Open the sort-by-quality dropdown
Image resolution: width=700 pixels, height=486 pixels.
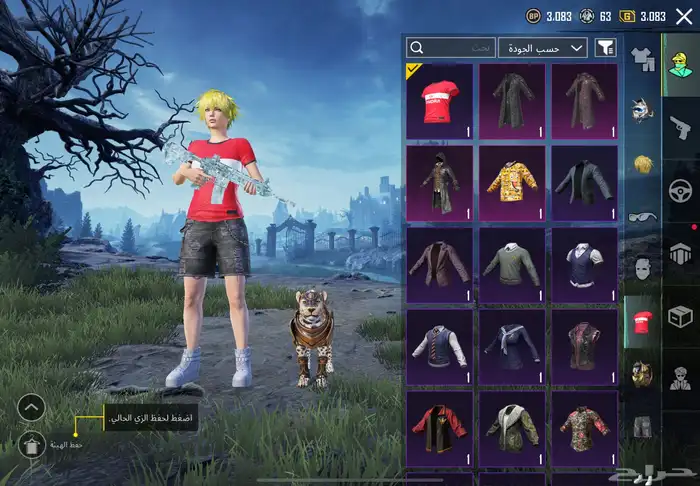click(x=544, y=47)
